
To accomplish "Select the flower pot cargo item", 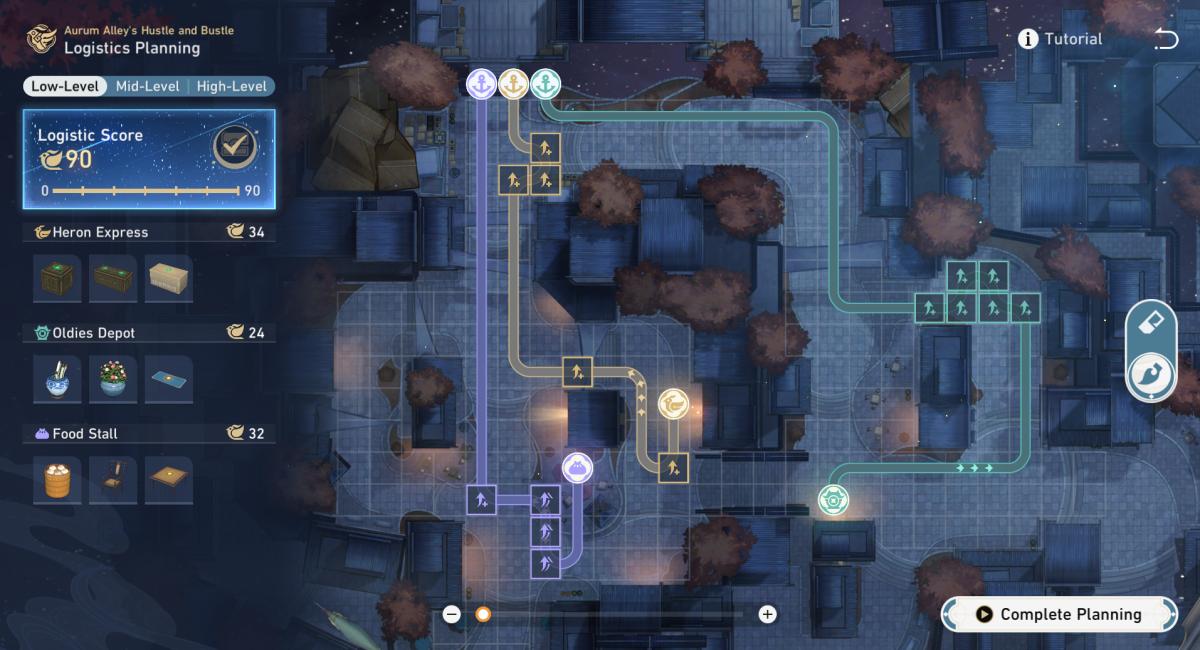I will point(113,379).
